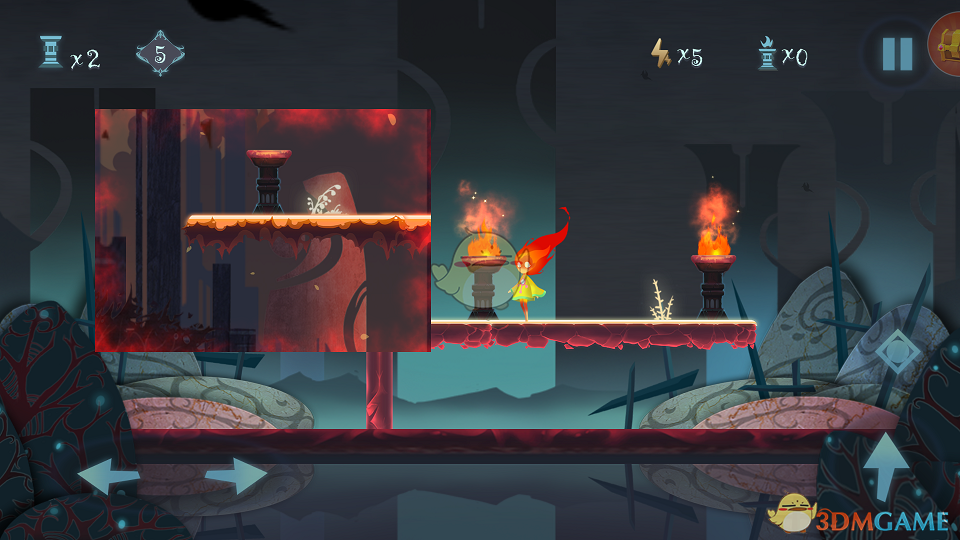Open the treasure chest button
The height and width of the screenshot is (540, 960).
click(x=947, y=45)
